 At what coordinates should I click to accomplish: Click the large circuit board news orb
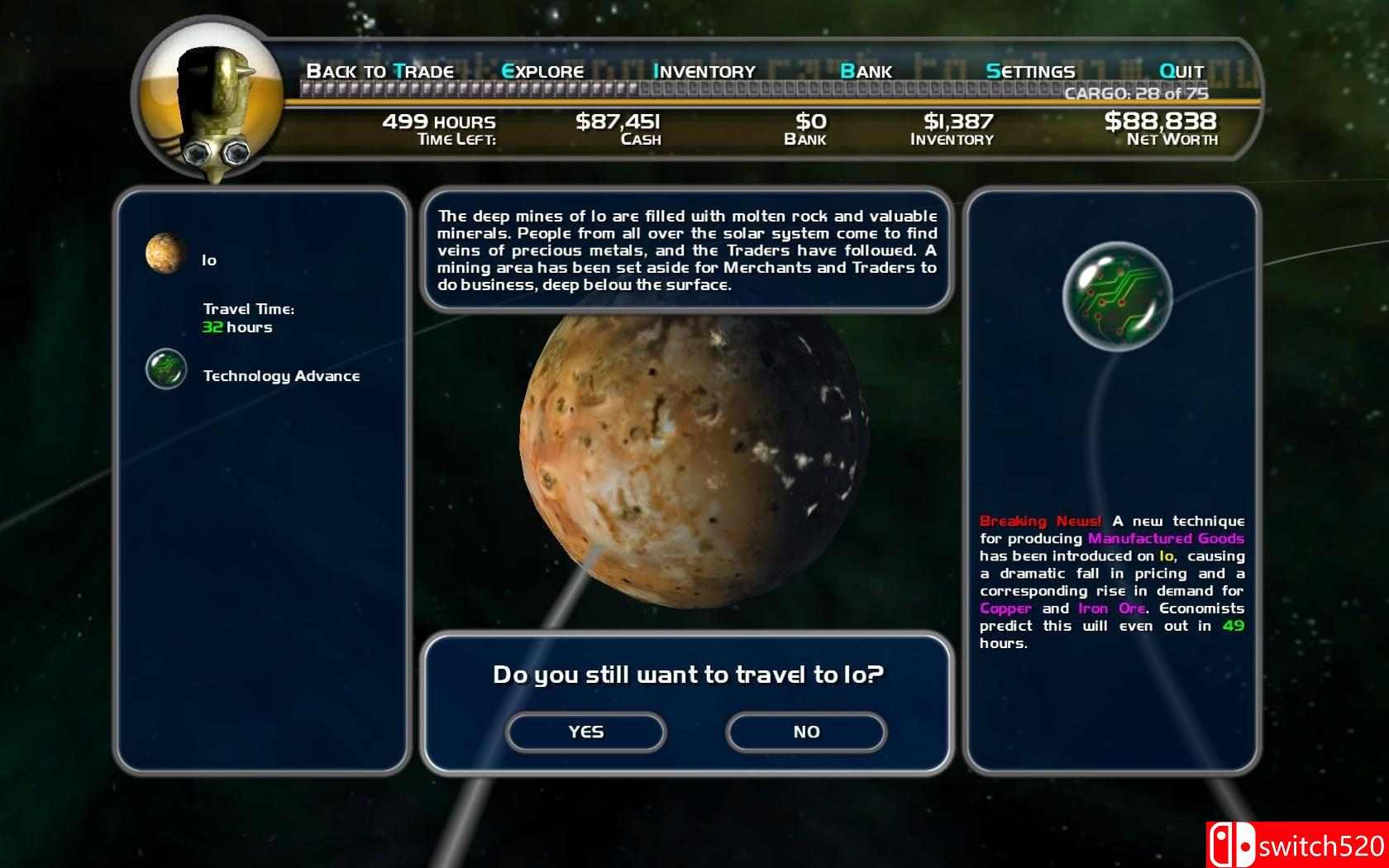[x=1117, y=297]
